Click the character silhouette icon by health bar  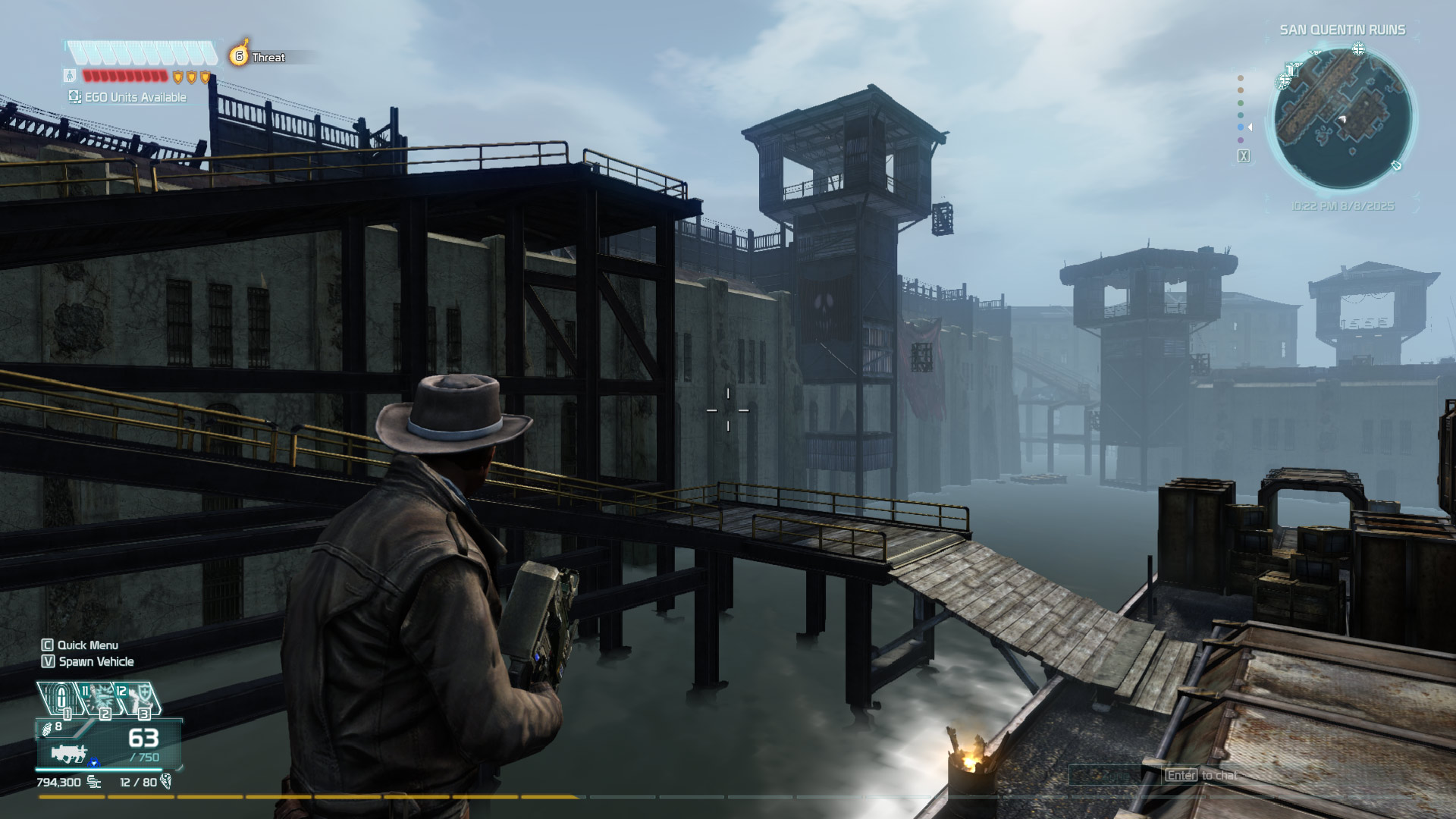pyautogui.click(x=70, y=76)
